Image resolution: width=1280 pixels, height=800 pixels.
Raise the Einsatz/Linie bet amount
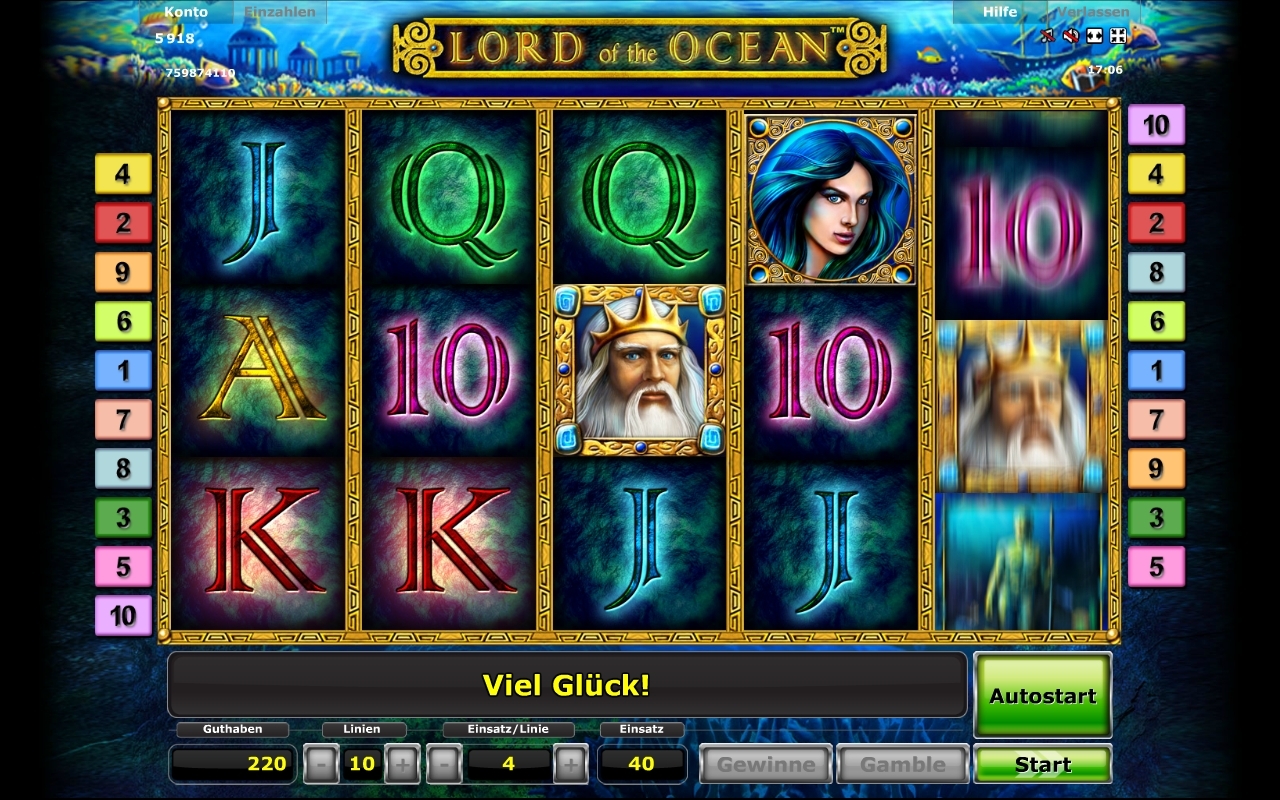click(570, 765)
